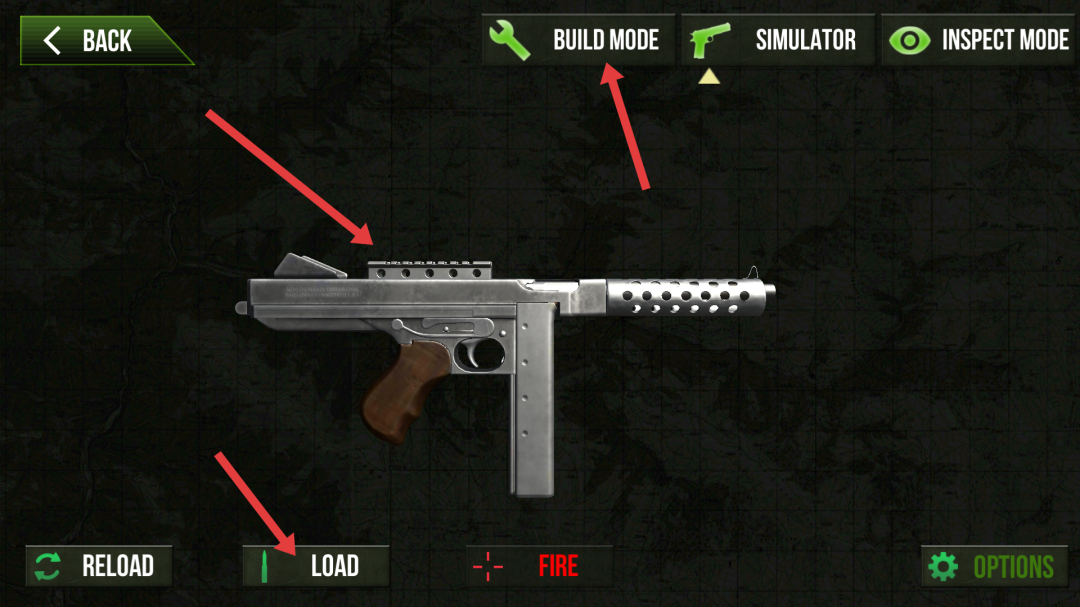
Task: Fire the gun with the Fire button
Action: point(539,566)
